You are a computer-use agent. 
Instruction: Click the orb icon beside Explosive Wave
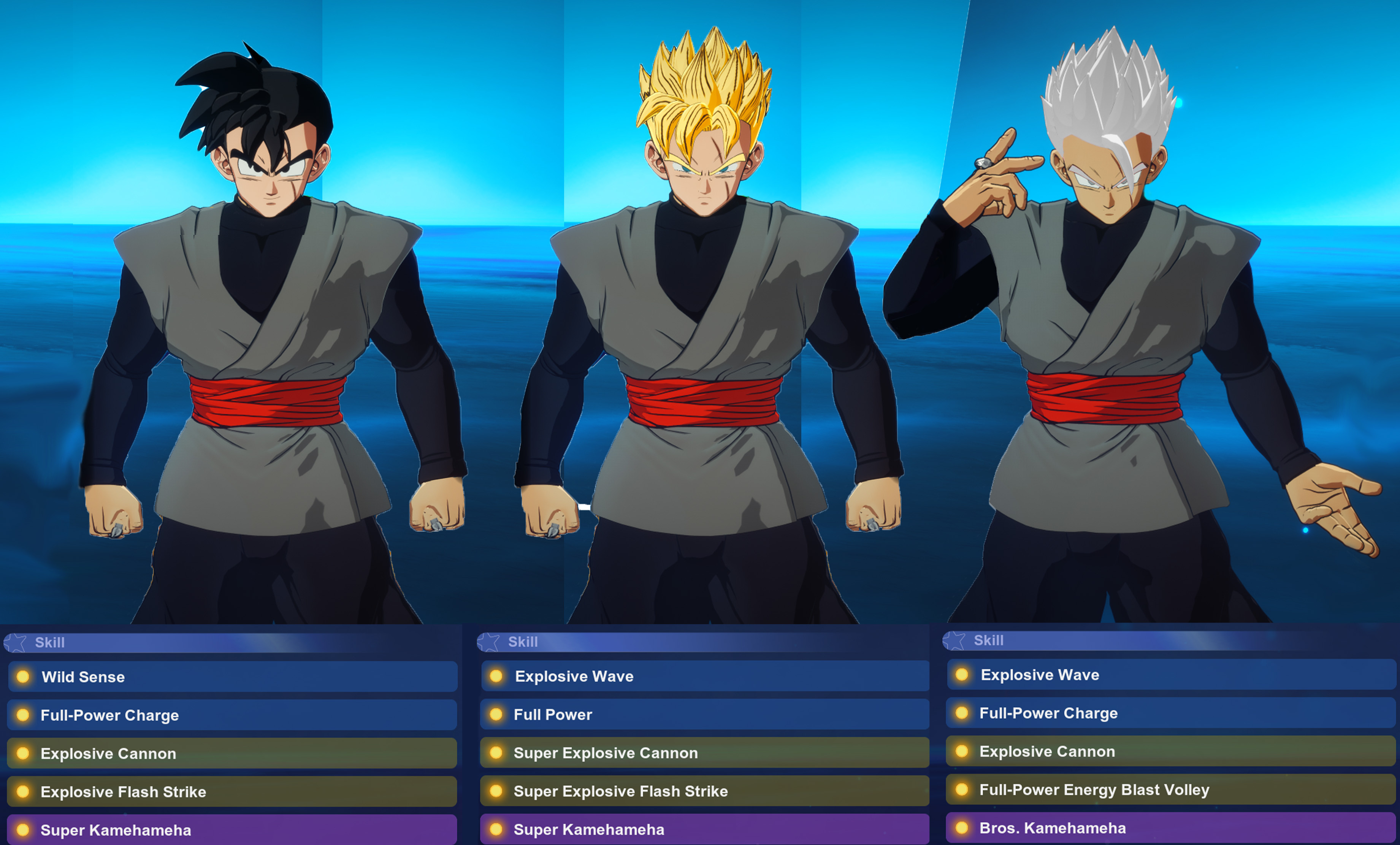[x=497, y=676]
